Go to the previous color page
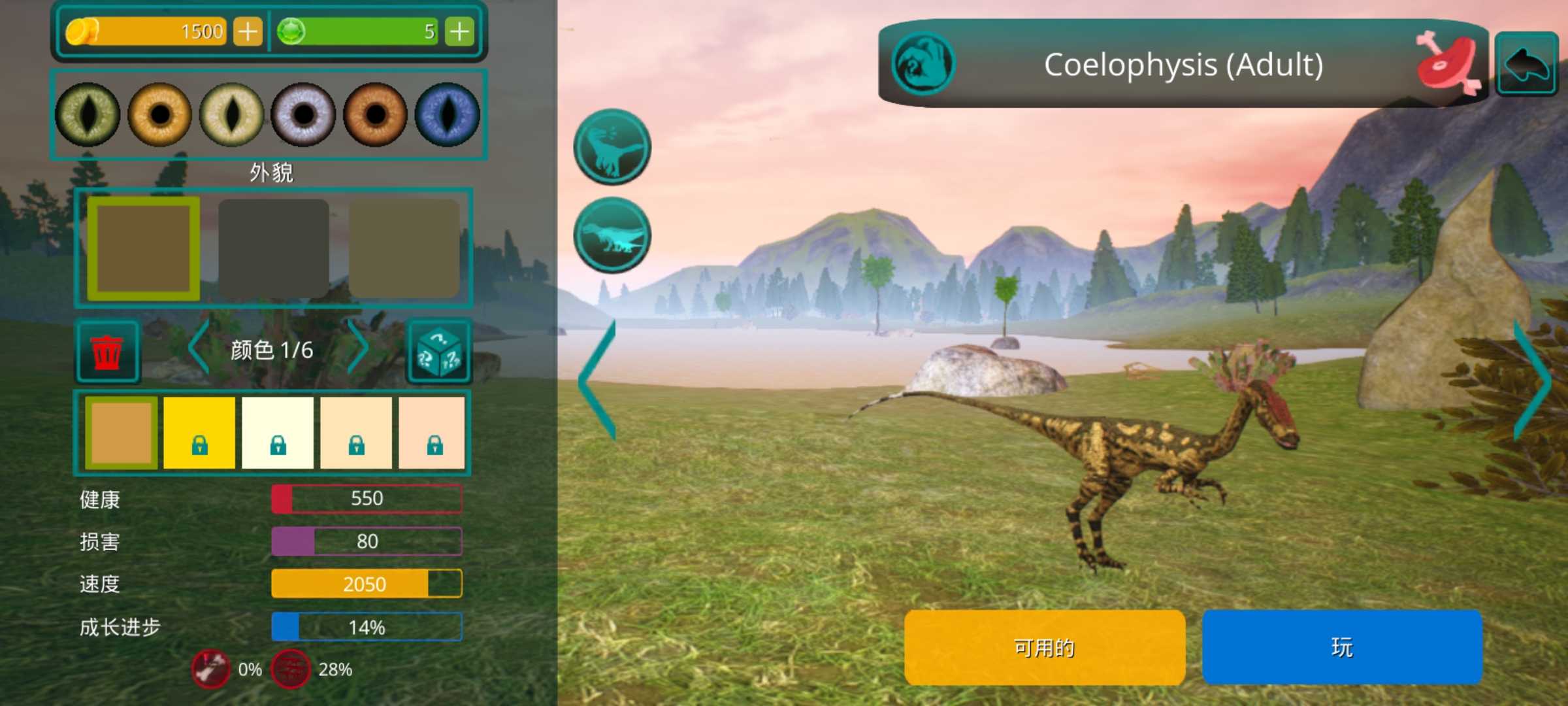1568x706 pixels. [x=199, y=348]
